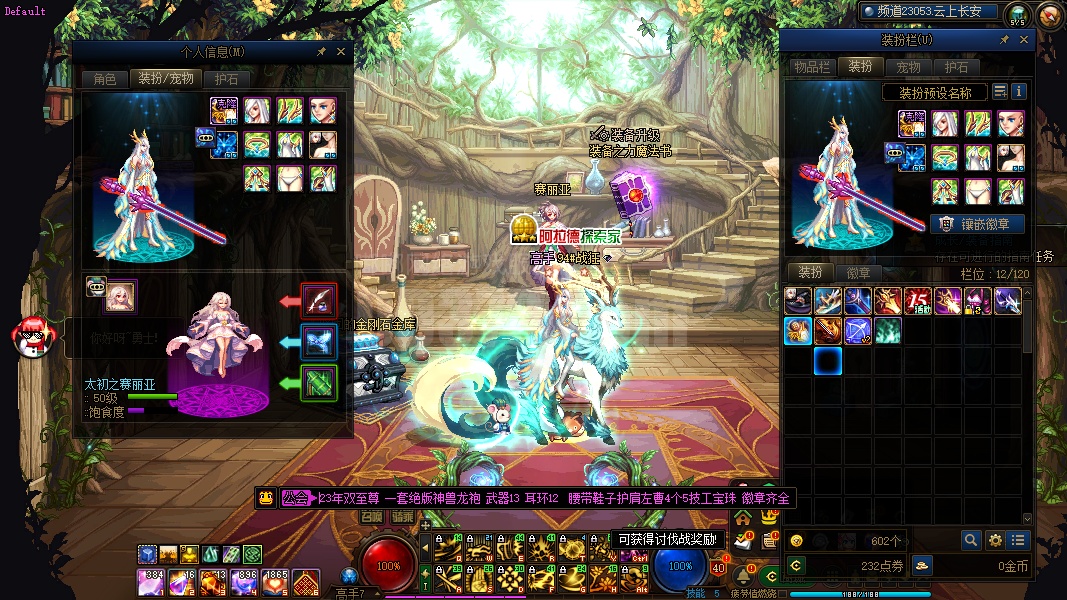Open the inventory gear settings button
The width and height of the screenshot is (1067, 600).
[x=995, y=540]
